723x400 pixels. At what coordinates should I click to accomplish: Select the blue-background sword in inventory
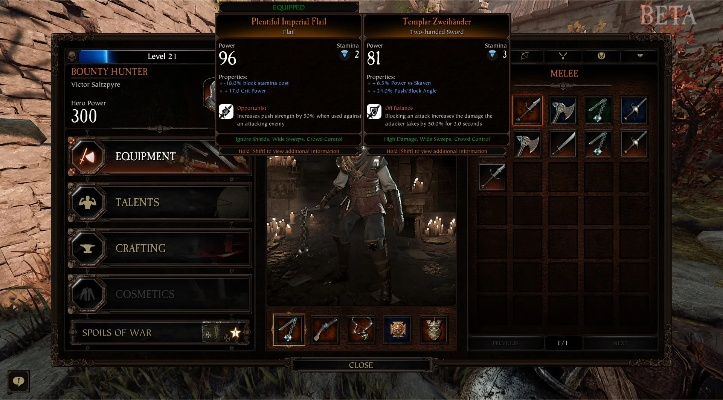click(634, 109)
